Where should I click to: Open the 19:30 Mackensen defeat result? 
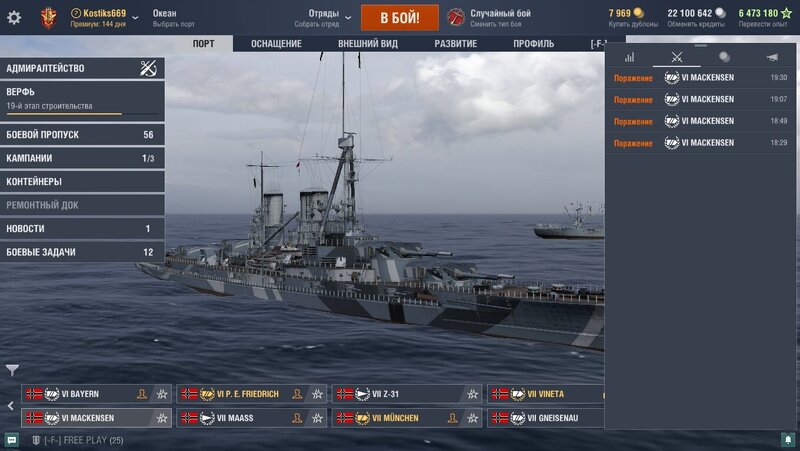tap(700, 77)
